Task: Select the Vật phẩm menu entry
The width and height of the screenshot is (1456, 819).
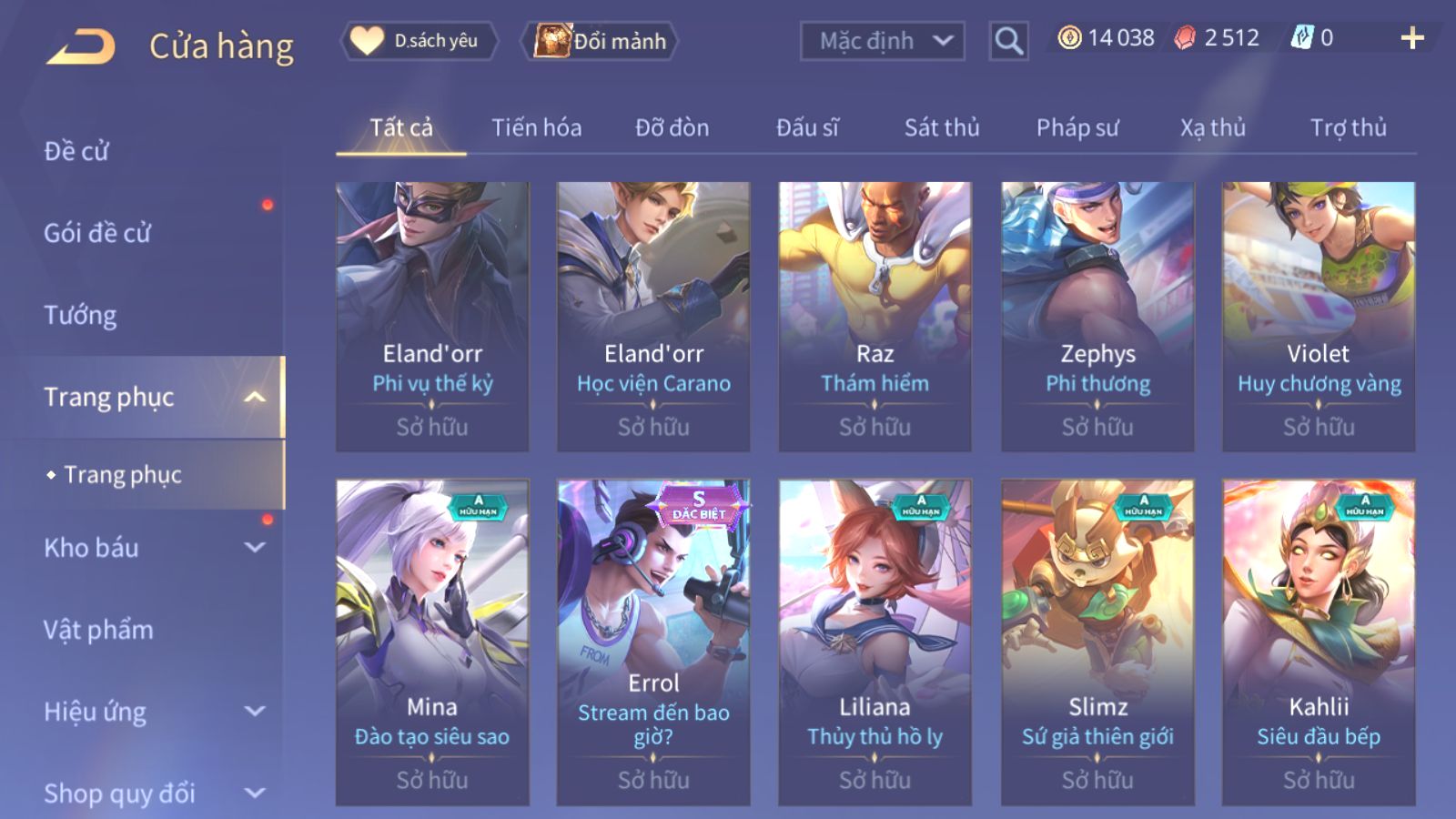Action: coord(98,630)
